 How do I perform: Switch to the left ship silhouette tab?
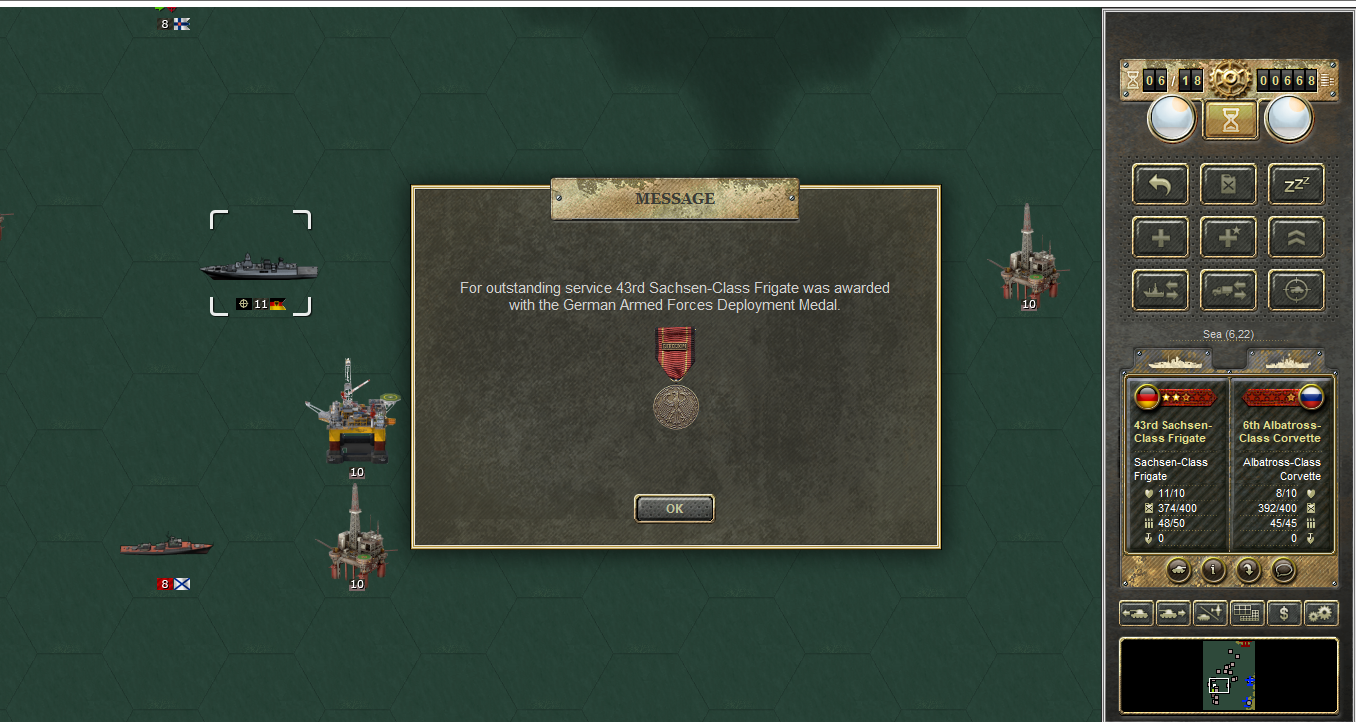pos(1180,359)
